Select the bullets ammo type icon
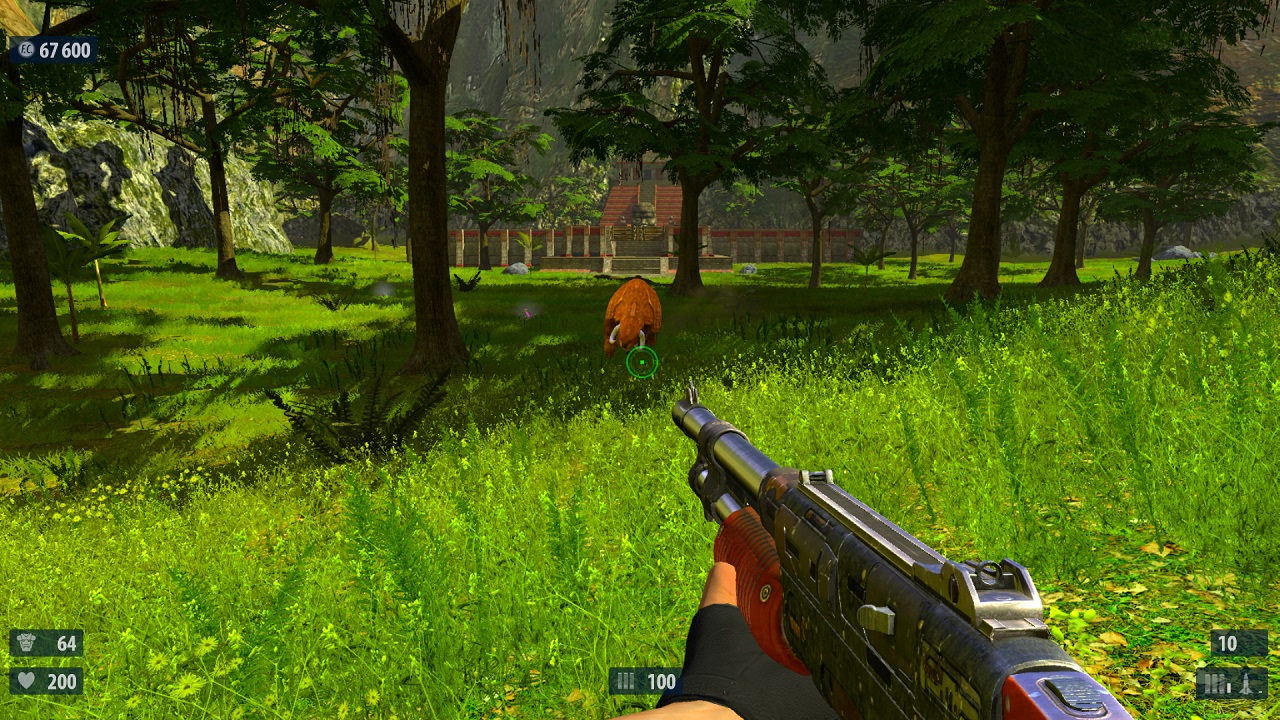This screenshot has width=1280, height=720. pyautogui.click(x=1216, y=683)
